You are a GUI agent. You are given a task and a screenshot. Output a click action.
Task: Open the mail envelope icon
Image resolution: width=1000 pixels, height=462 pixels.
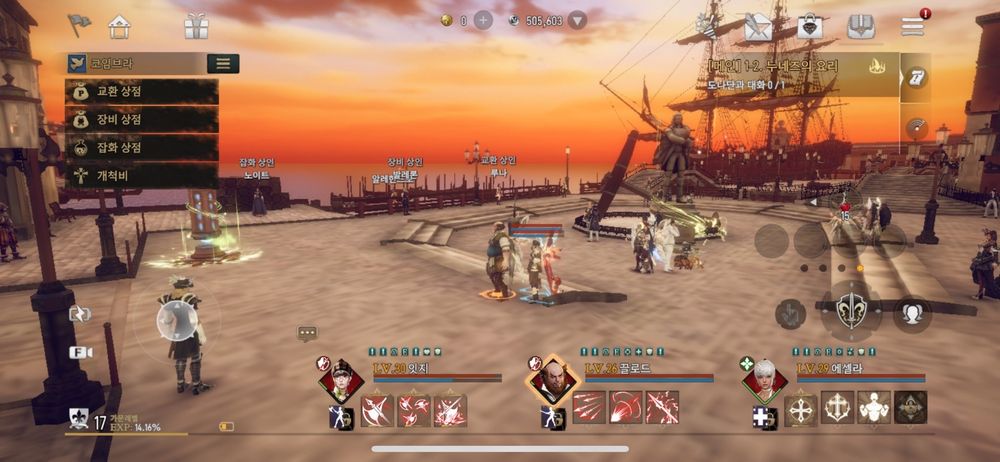(x=758, y=27)
